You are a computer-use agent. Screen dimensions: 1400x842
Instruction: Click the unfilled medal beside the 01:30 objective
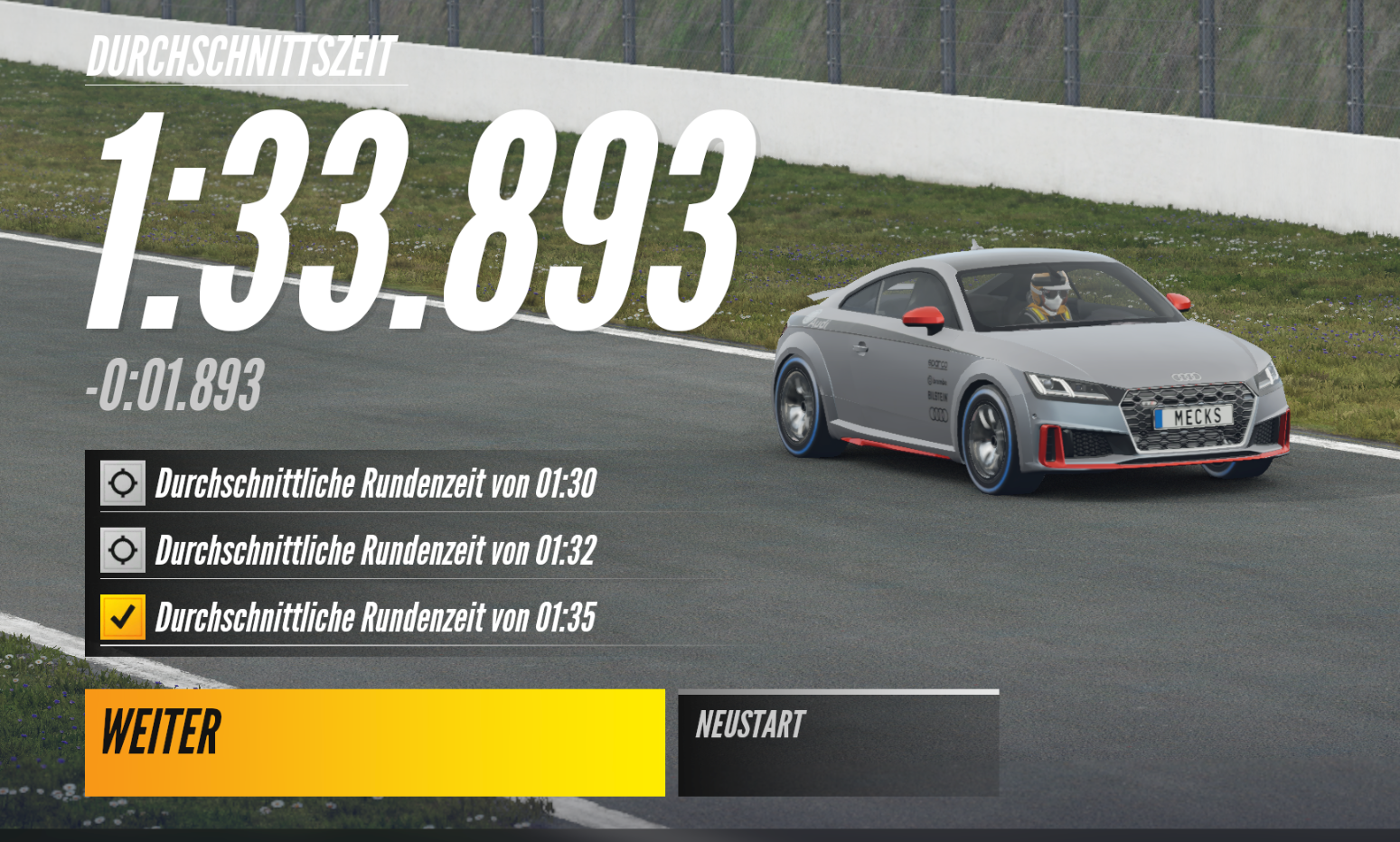[x=123, y=483]
